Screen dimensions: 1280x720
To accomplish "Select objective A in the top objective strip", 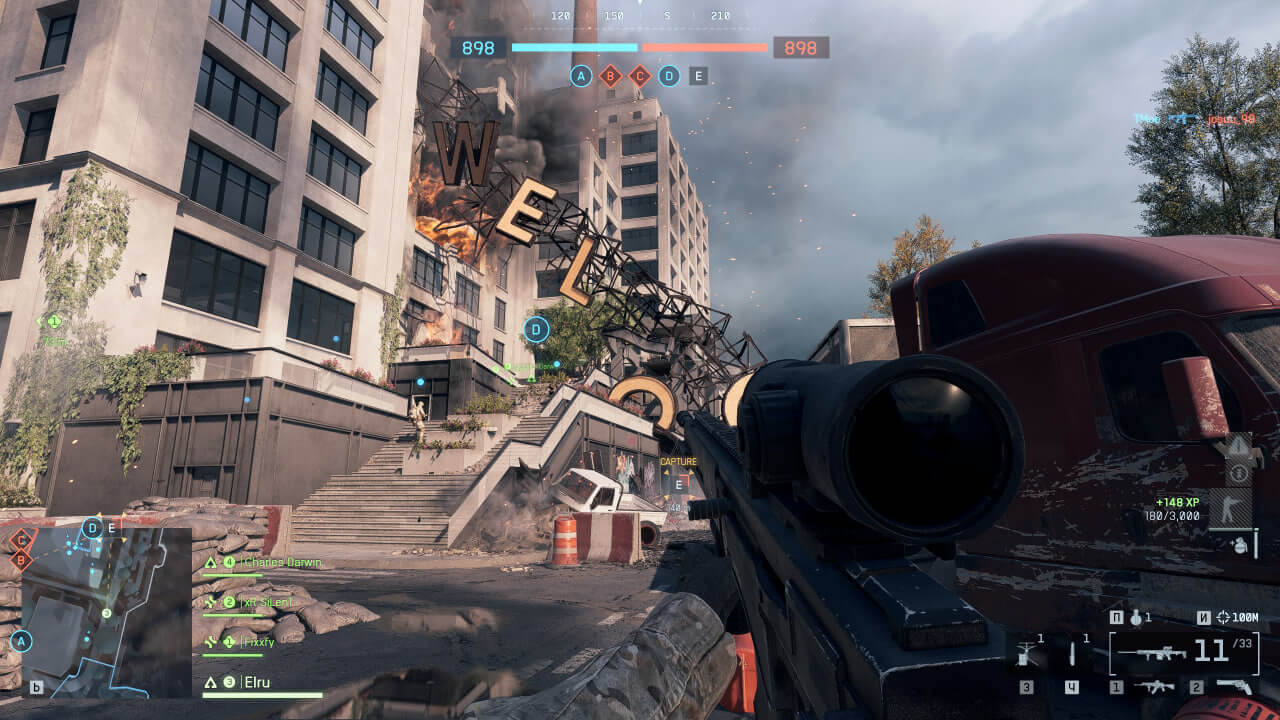I will coord(581,75).
